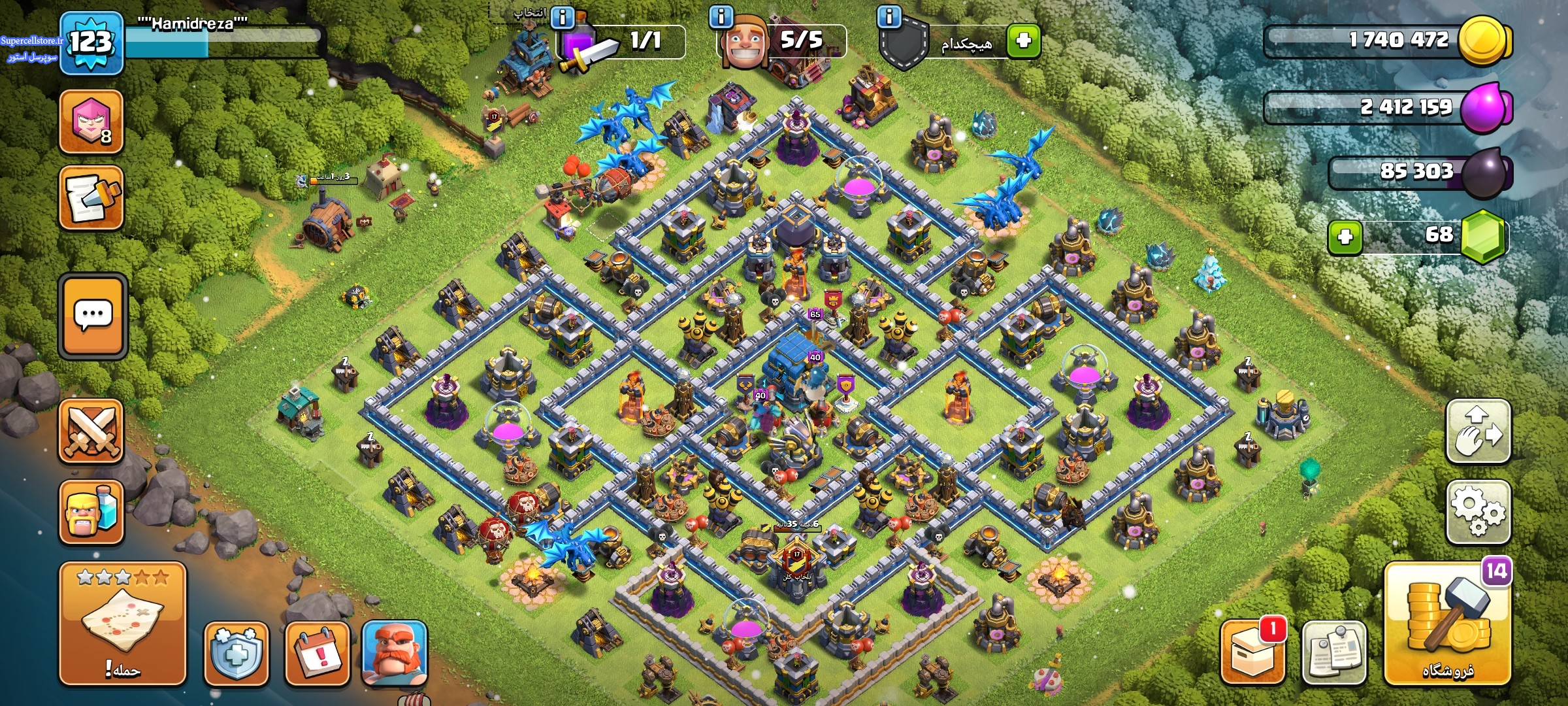
Task: Open crossed swords clan war menu
Action: [91, 431]
